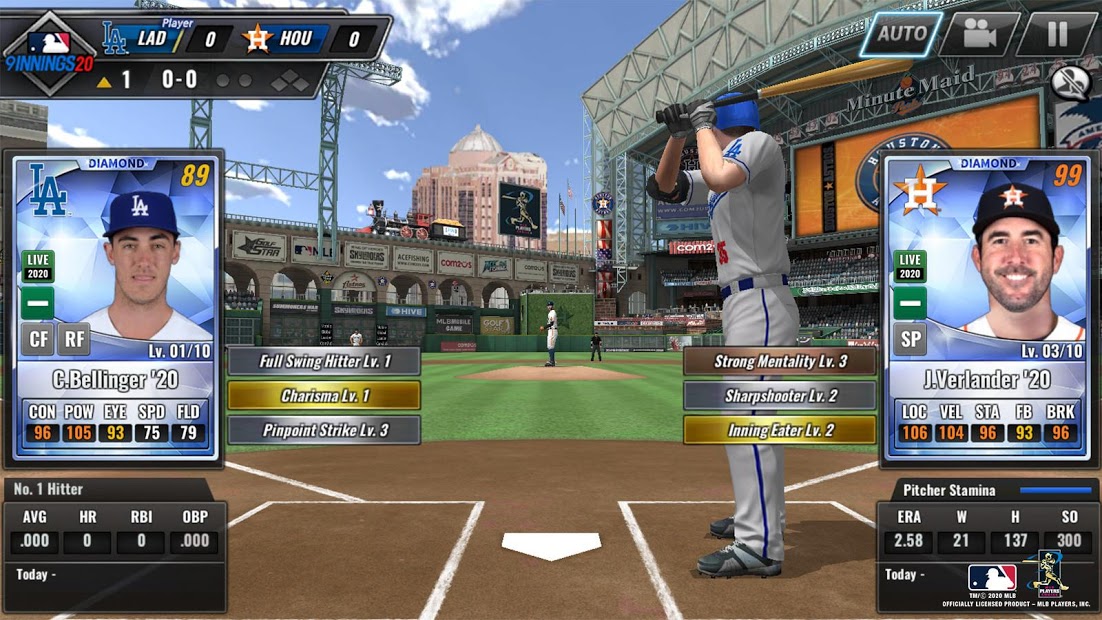Open the Pitcher Stamina stats panel
The width and height of the screenshot is (1102, 620).
(x=987, y=545)
